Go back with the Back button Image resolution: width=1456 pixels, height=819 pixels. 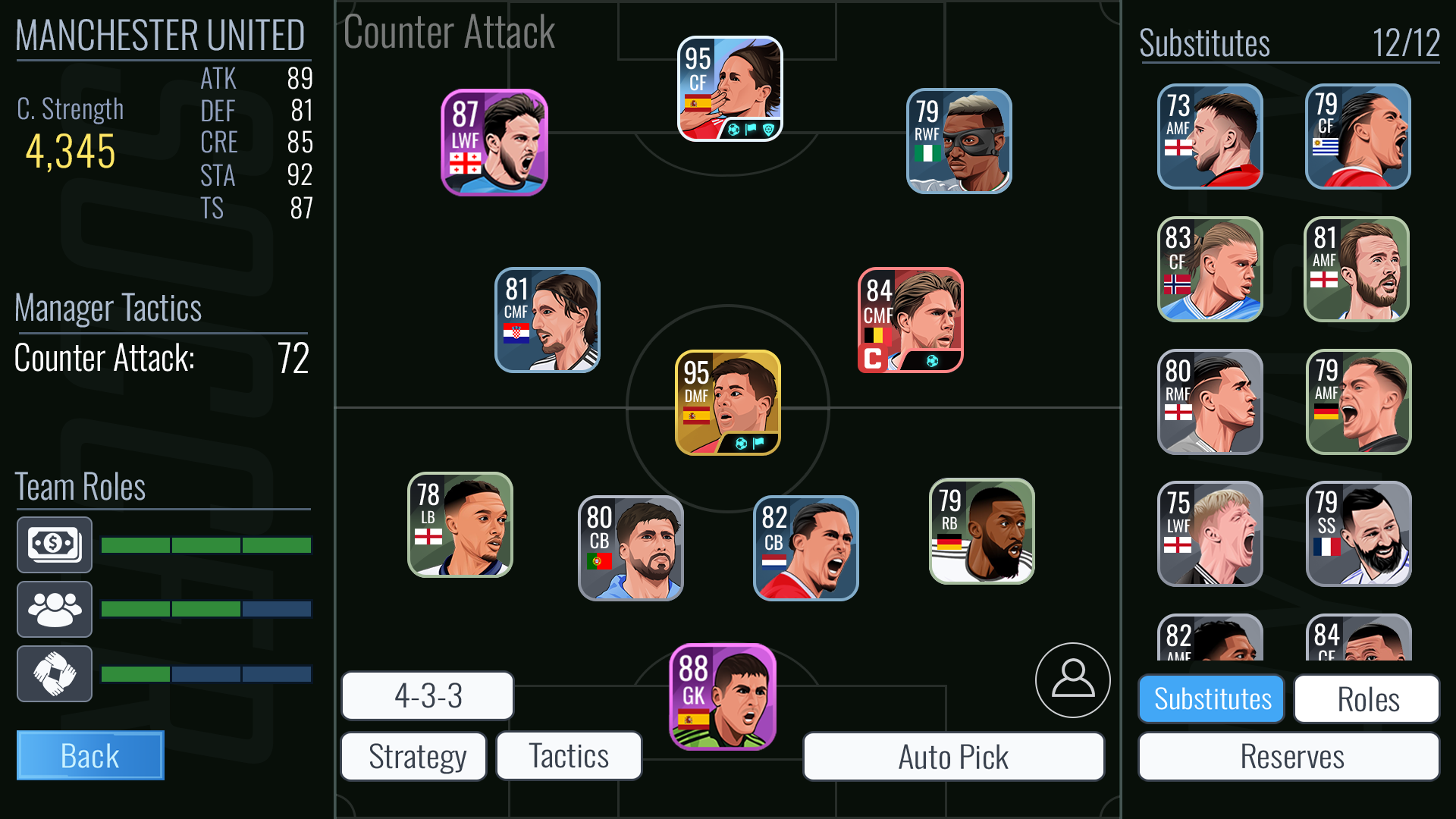click(90, 755)
